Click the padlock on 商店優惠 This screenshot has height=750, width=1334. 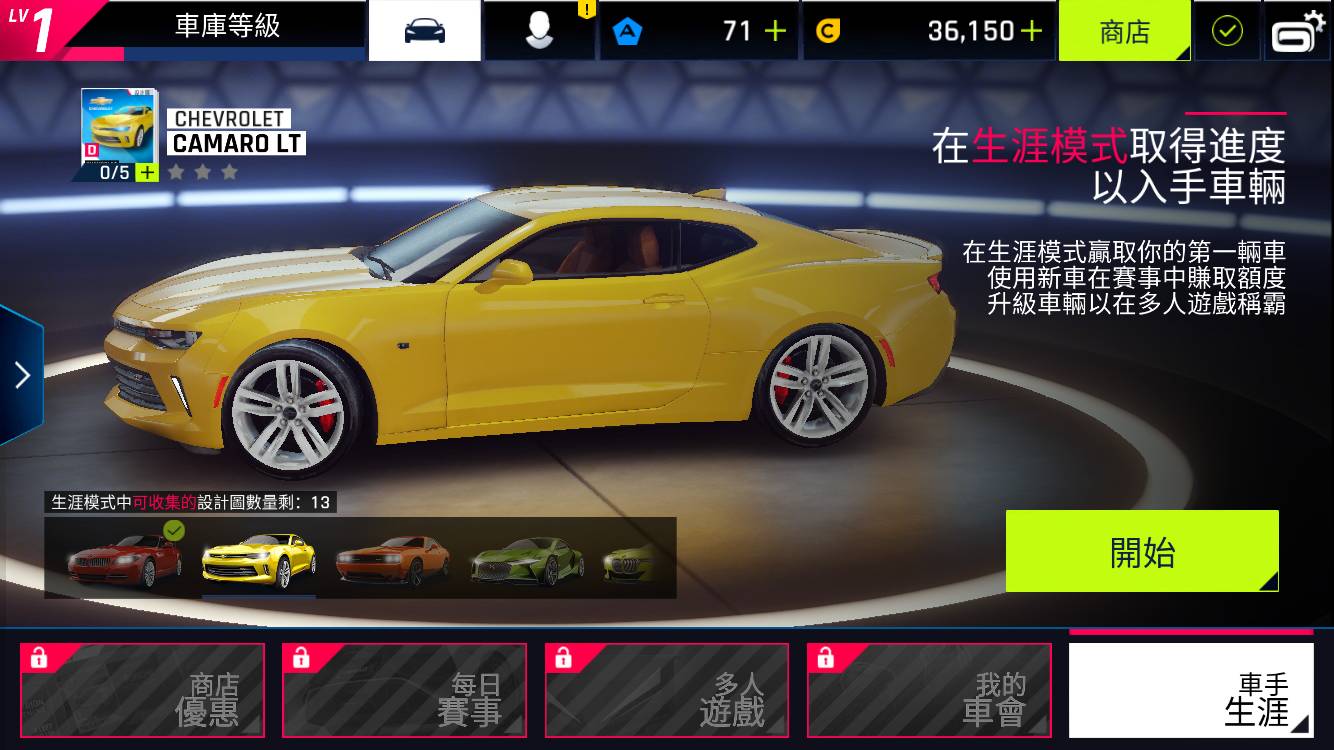(40, 657)
